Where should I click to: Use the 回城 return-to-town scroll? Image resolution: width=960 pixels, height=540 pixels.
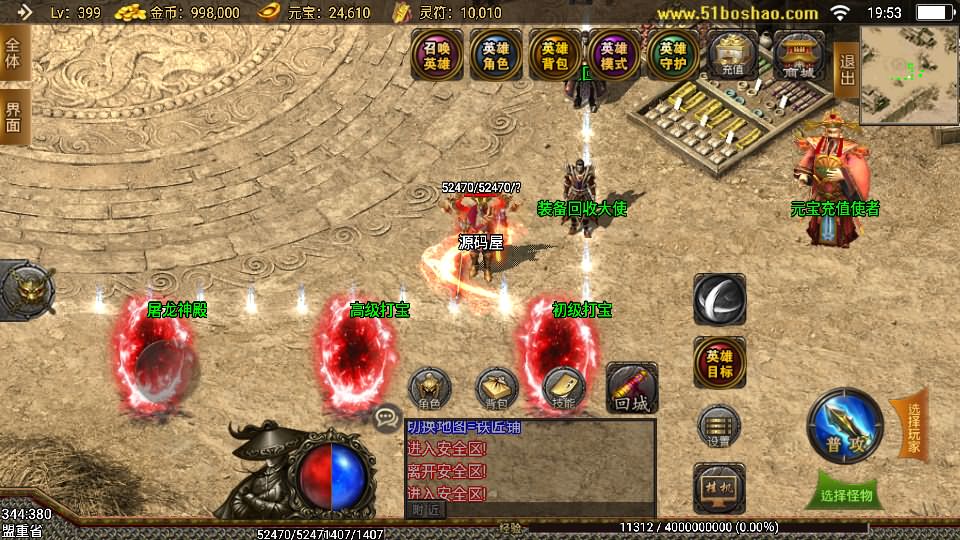tap(632, 388)
